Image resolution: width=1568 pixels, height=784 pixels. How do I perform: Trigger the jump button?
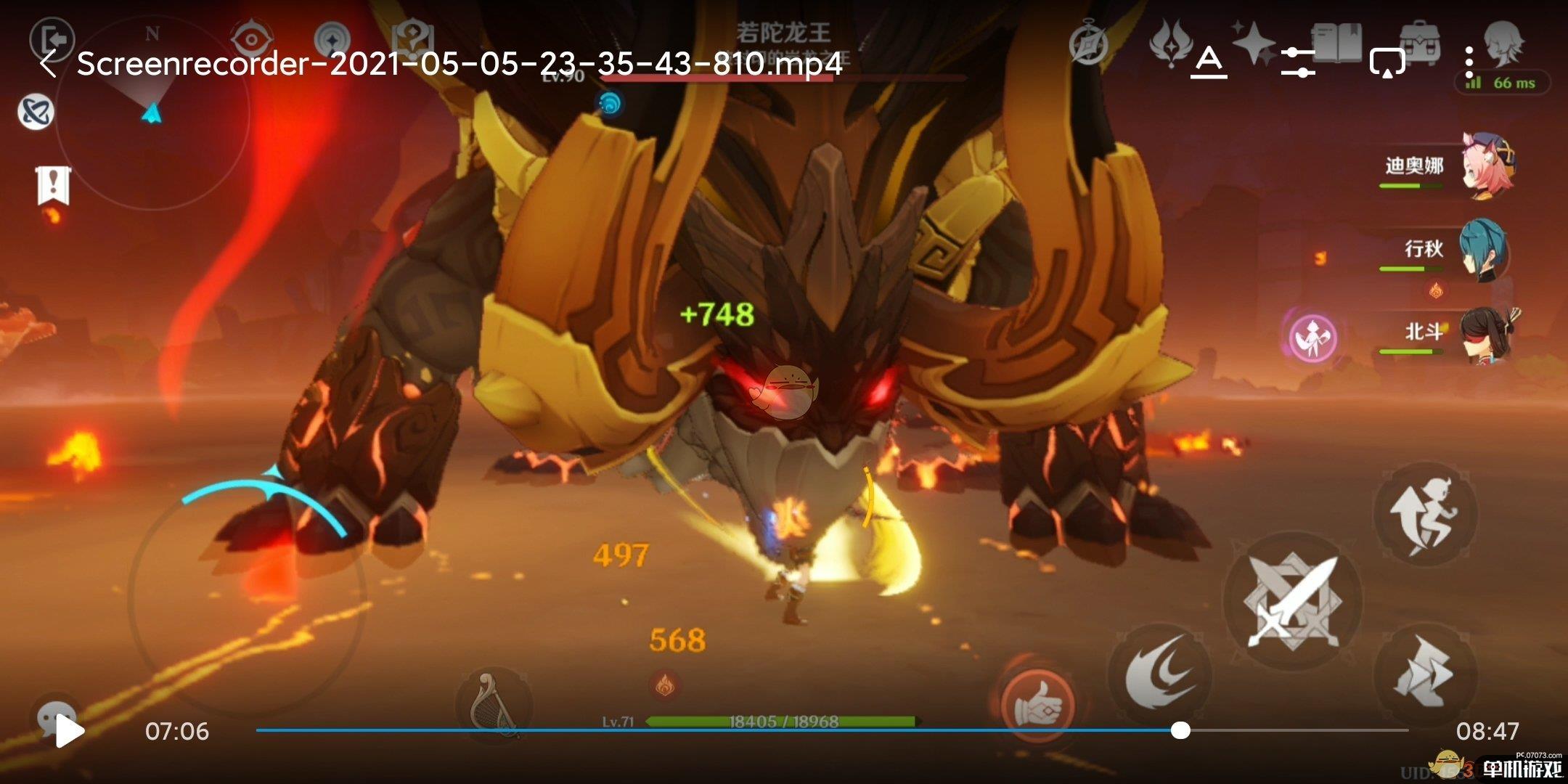pos(1424,514)
